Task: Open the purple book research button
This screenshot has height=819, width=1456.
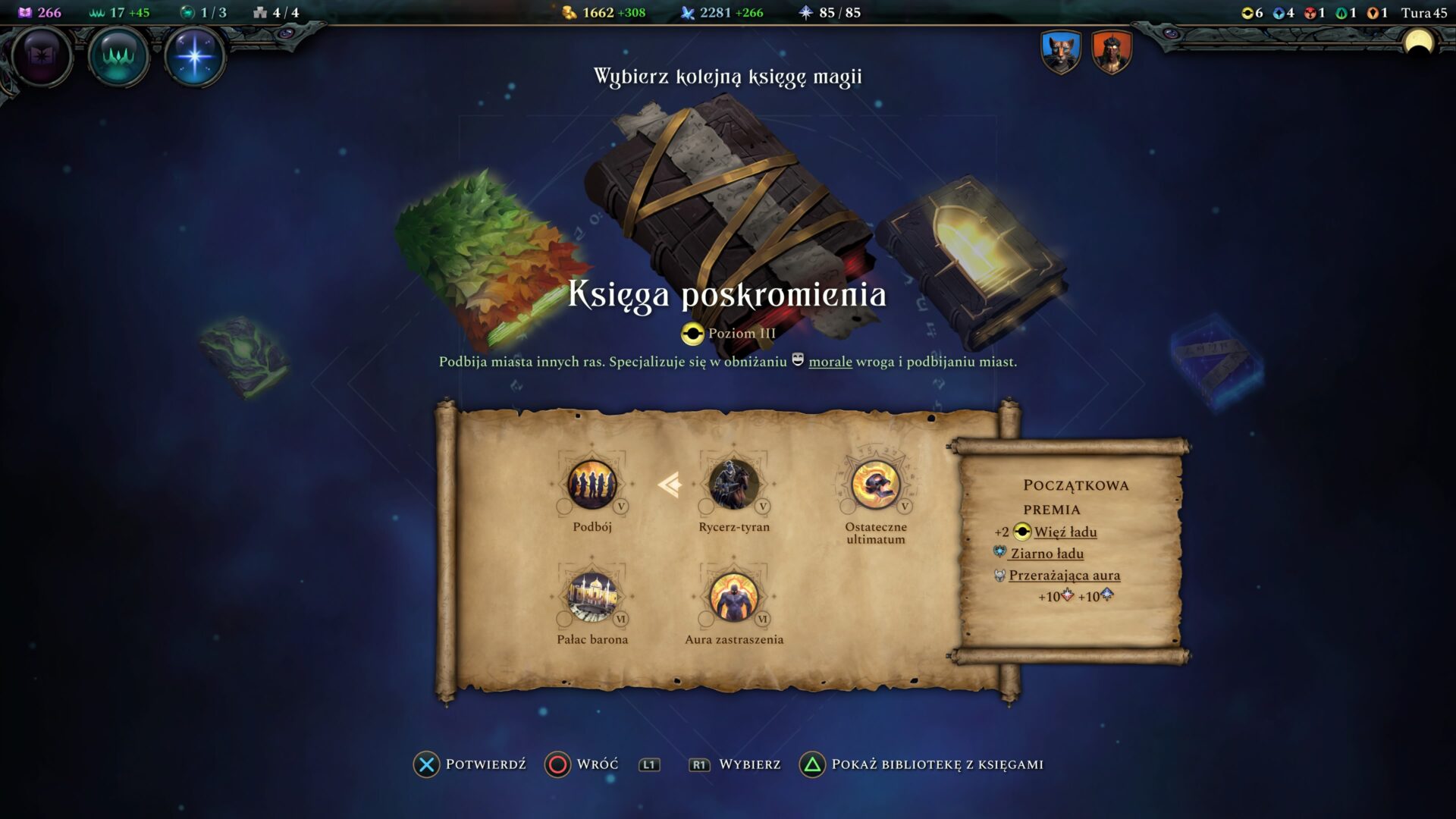Action: pyautogui.click(x=41, y=56)
